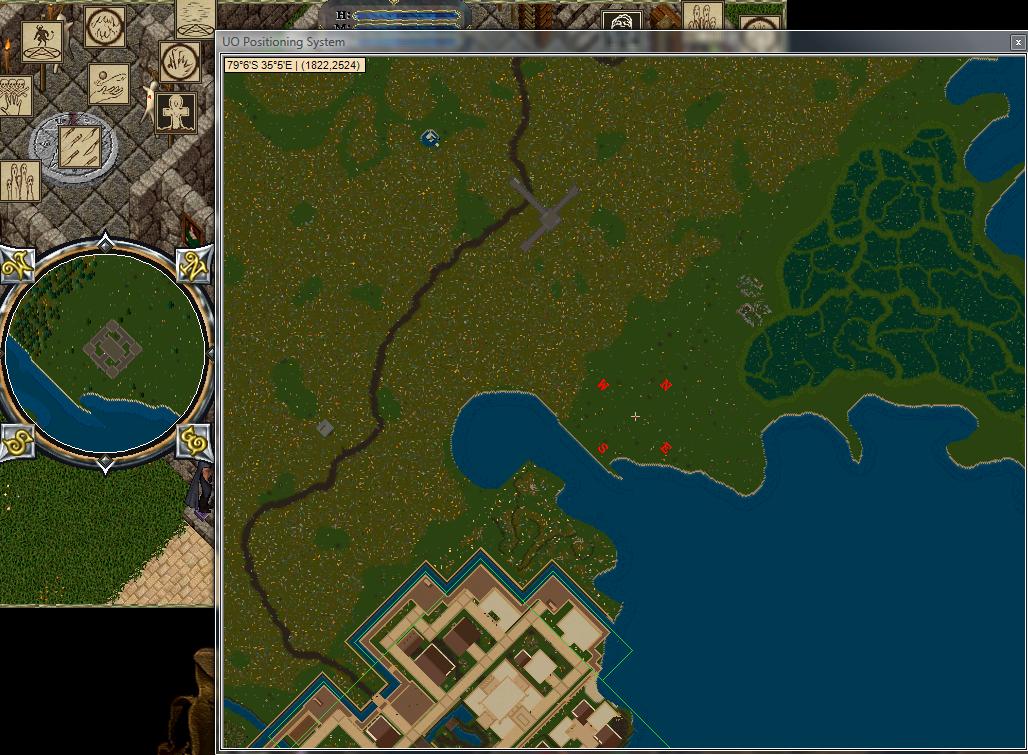Activate the ankh resurrection spell icon
1028x755 pixels.
tap(177, 111)
